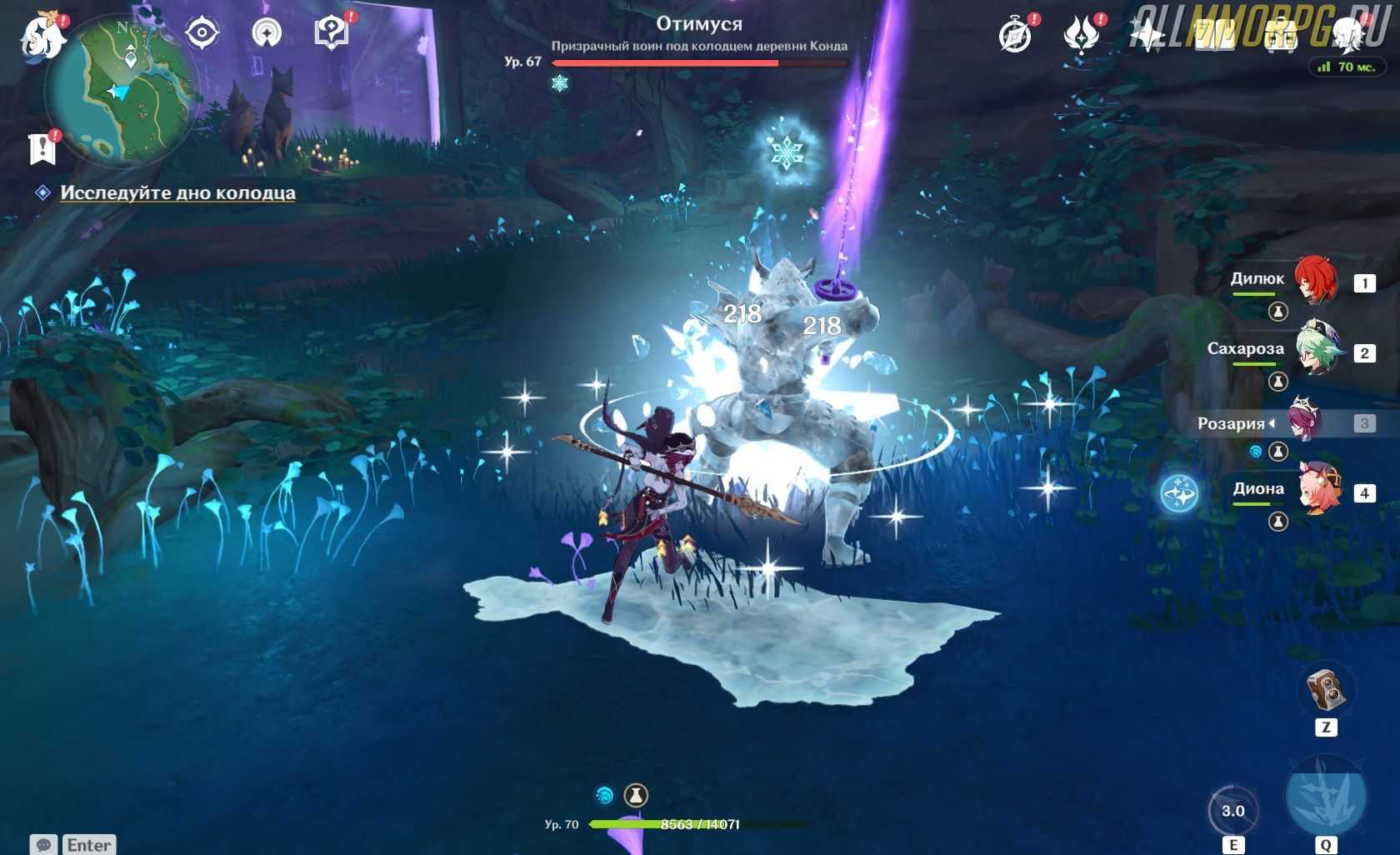Select the tracked quest "Исследуйте дно колодца"
Screen dimensions: 1400x855
point(177,192)
